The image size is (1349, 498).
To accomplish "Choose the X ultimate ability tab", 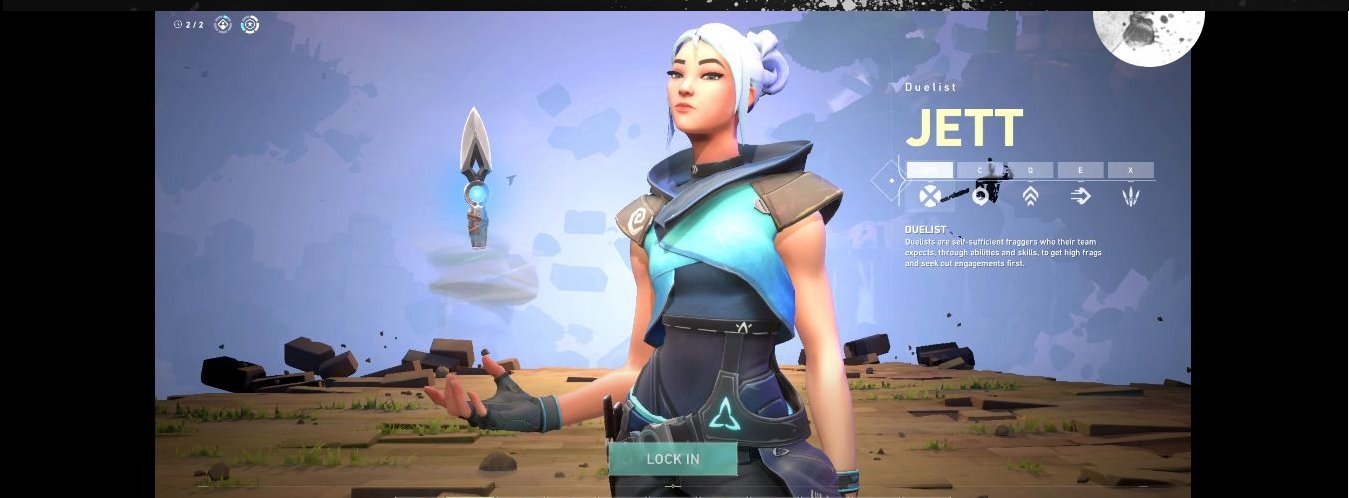I will coord(1131,170).
